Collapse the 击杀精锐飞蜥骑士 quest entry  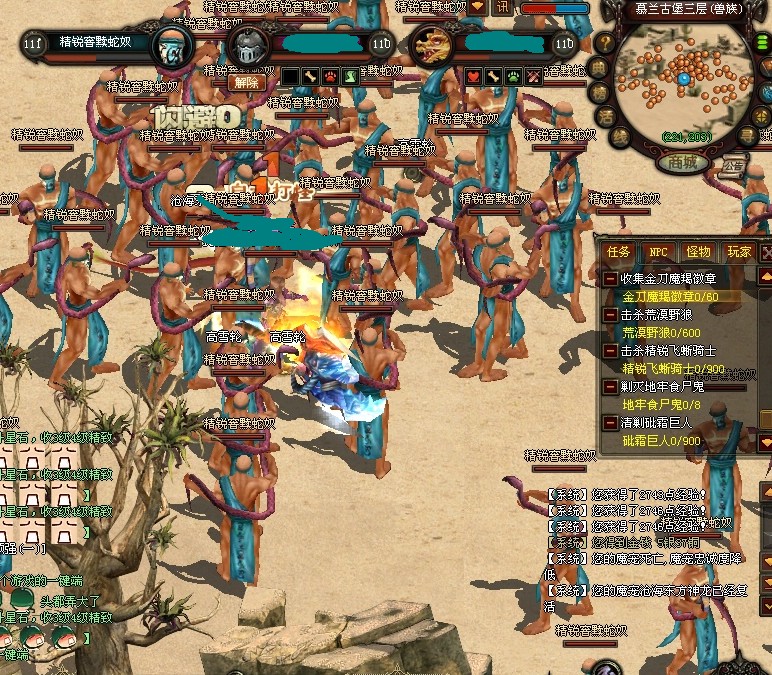611,351
